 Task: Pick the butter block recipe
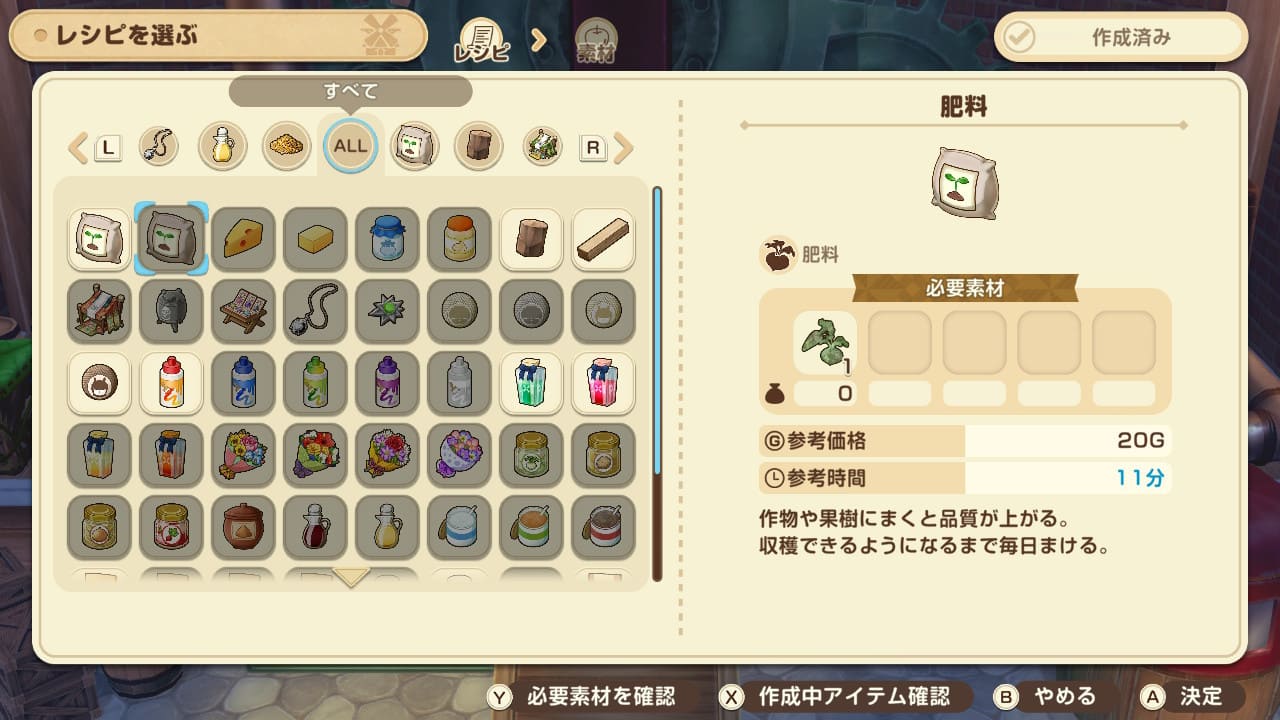coord(315,239)
